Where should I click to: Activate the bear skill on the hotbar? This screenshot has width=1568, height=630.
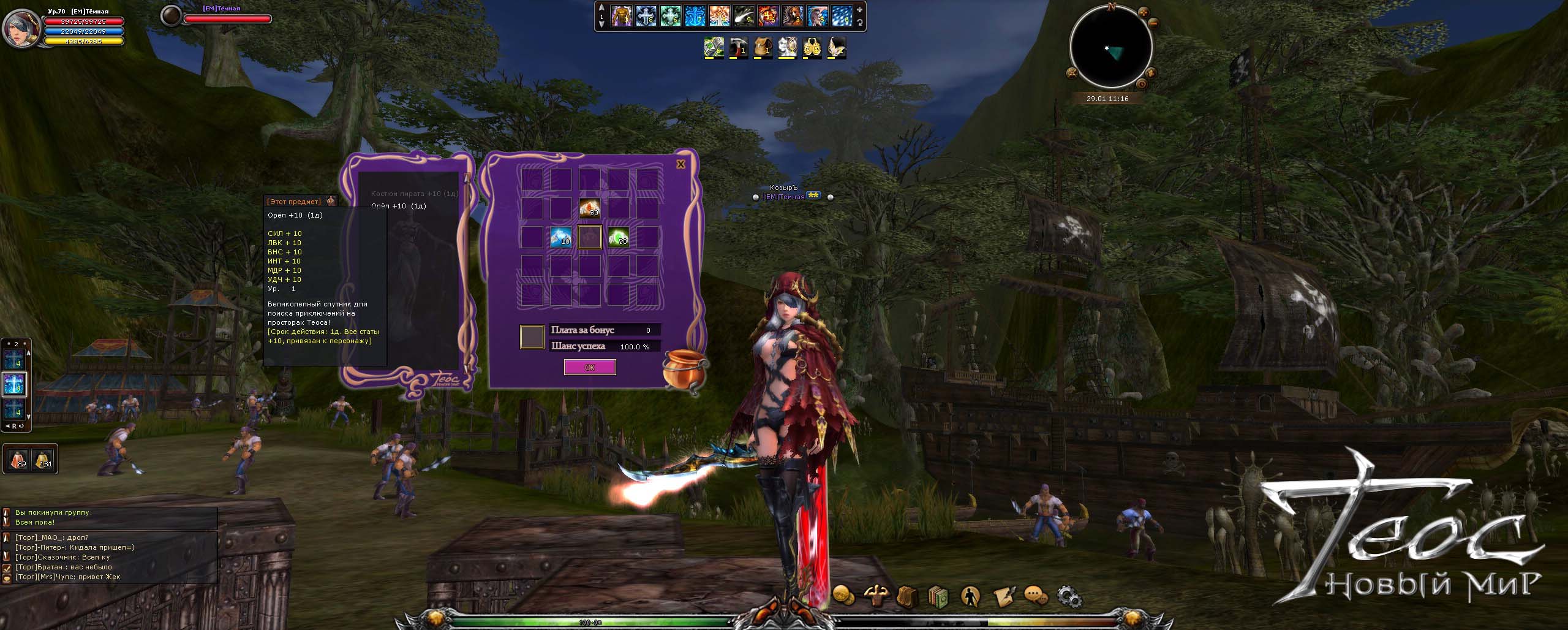(x=793, y=15)
